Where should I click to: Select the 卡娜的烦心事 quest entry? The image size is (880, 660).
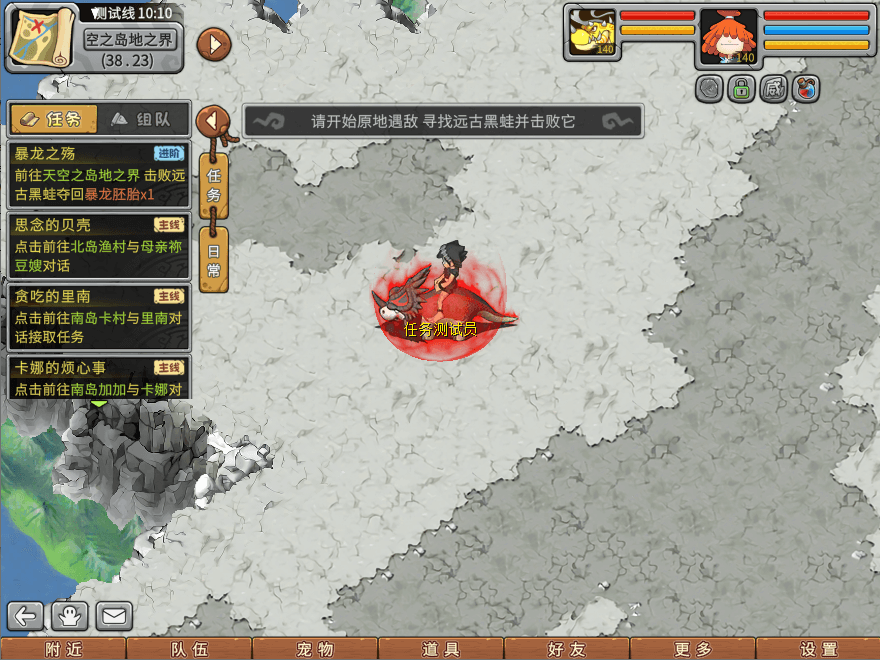click(x=98, y=378)
